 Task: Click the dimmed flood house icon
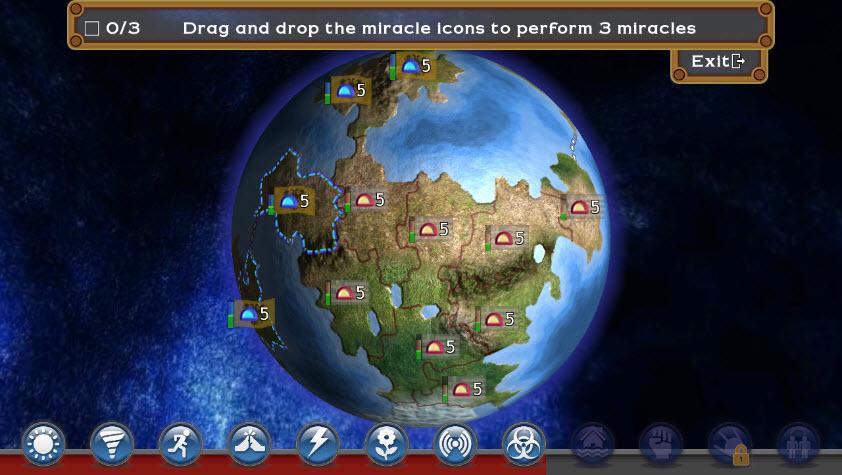(x=593, y=443)
